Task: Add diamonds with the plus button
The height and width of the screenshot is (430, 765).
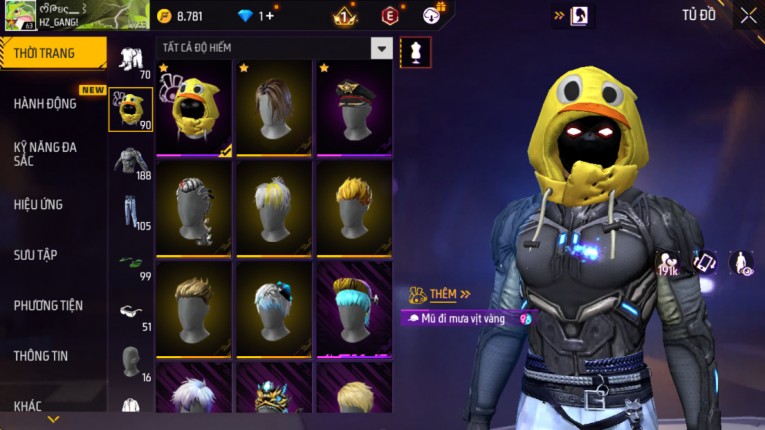Action: click(x=268, y=16)
